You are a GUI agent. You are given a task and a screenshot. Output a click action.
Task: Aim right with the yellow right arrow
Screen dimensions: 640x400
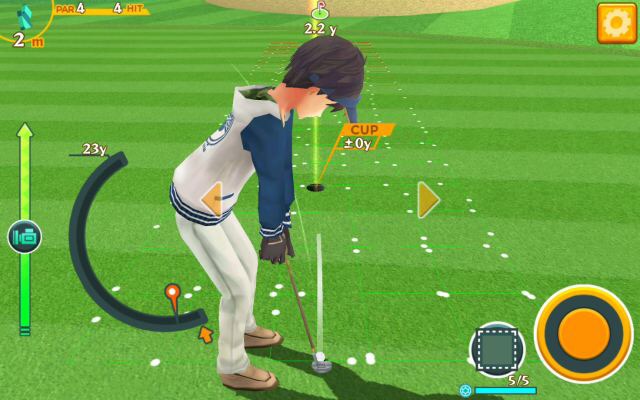428,199
